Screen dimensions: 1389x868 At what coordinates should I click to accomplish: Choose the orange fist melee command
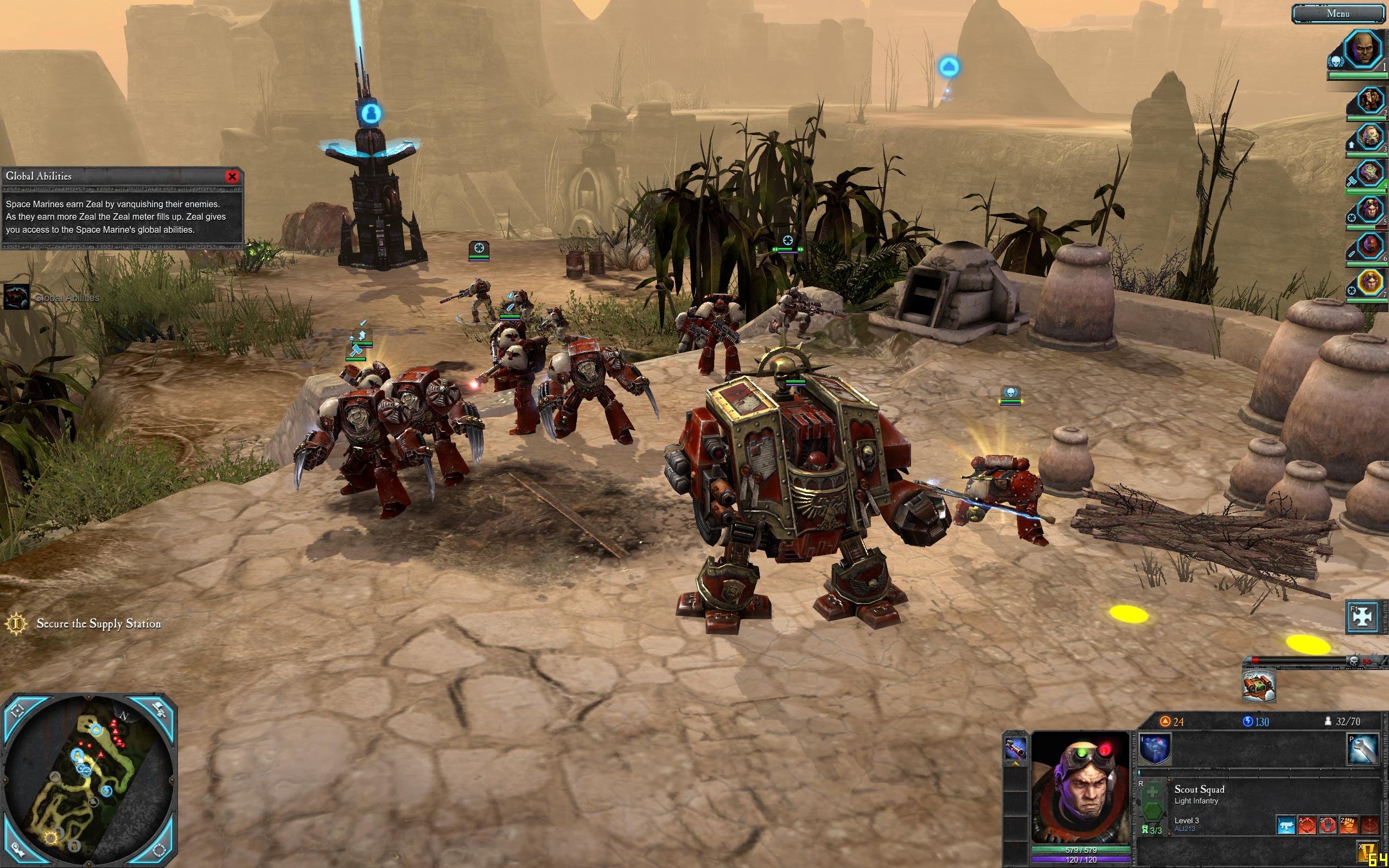click(1348, 825)
